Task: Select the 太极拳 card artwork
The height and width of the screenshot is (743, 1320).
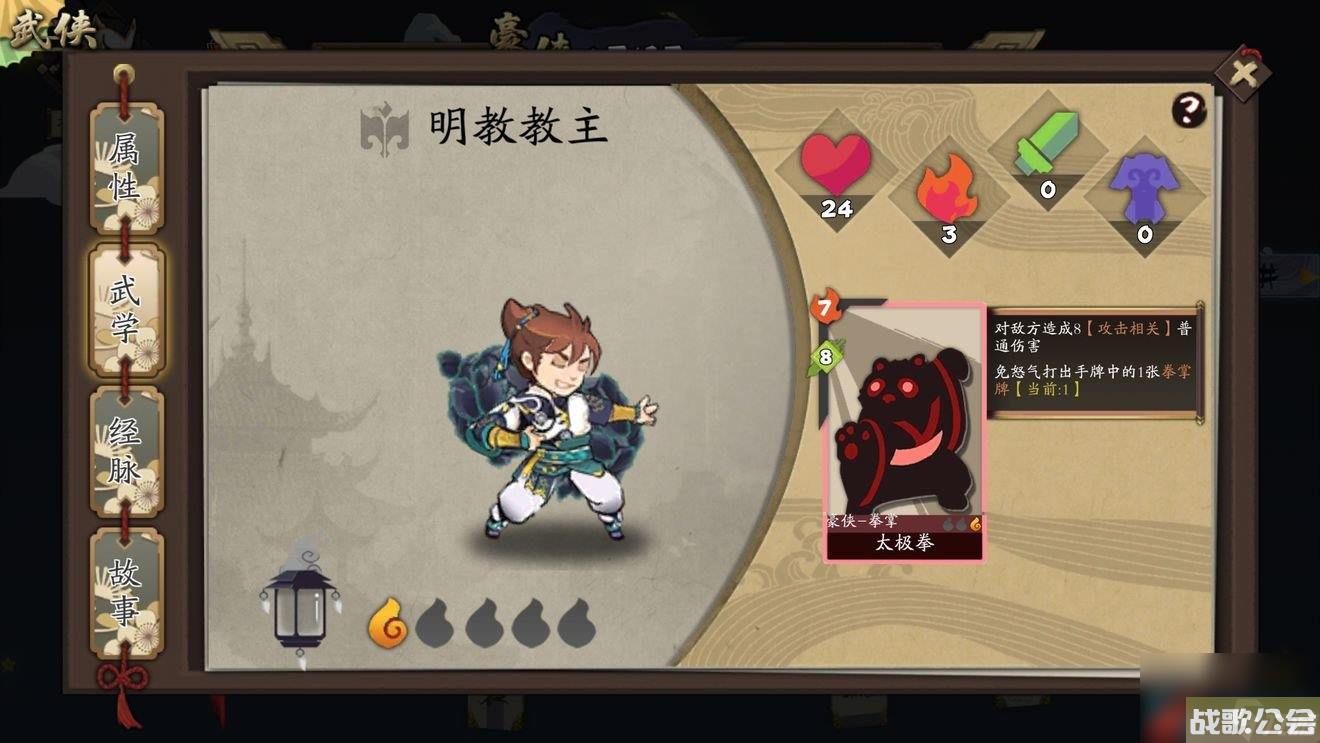Action: (x=903, y=430)
